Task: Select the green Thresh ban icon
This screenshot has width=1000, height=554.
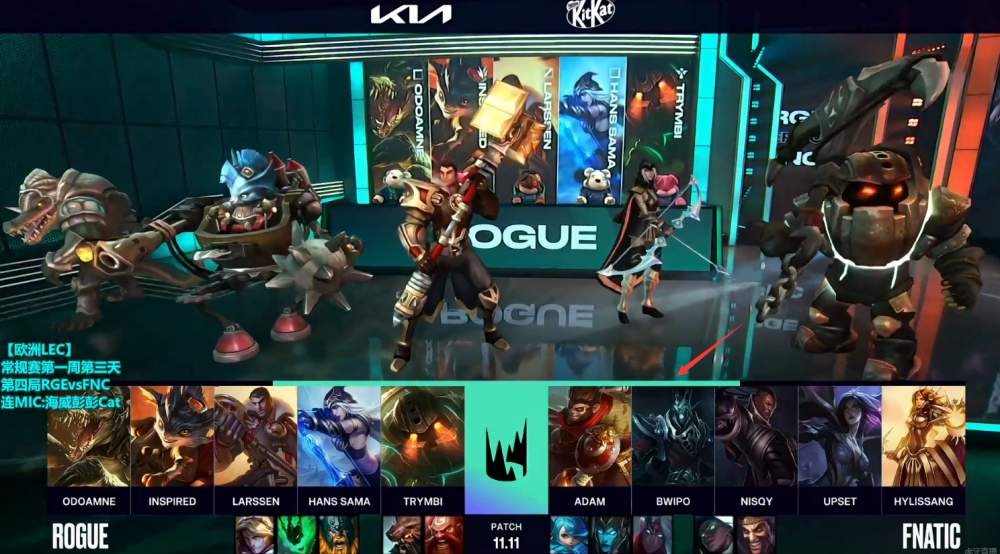Action: pos(295,535)
